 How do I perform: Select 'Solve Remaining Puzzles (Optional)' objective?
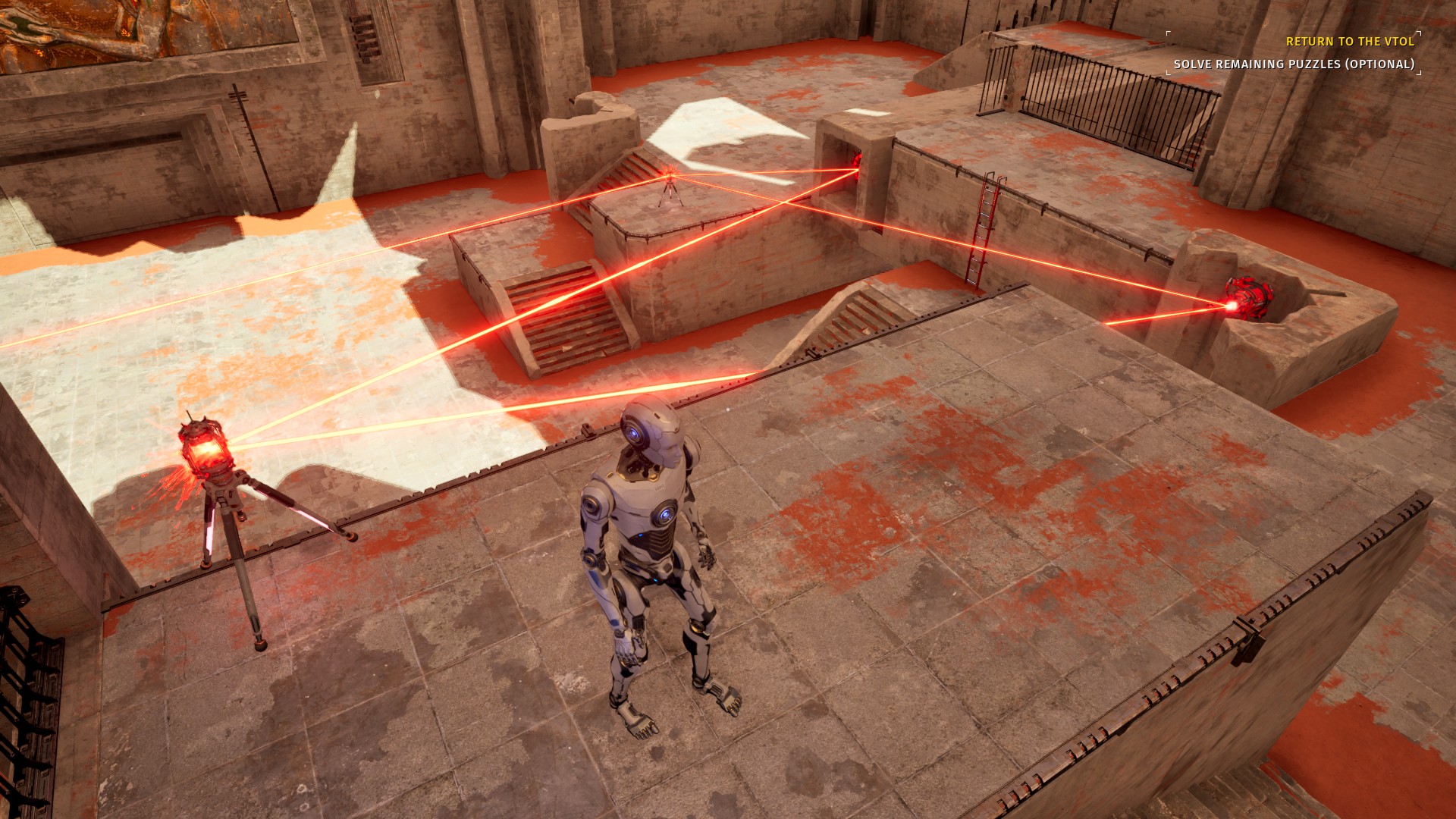tap(1294, 64)
